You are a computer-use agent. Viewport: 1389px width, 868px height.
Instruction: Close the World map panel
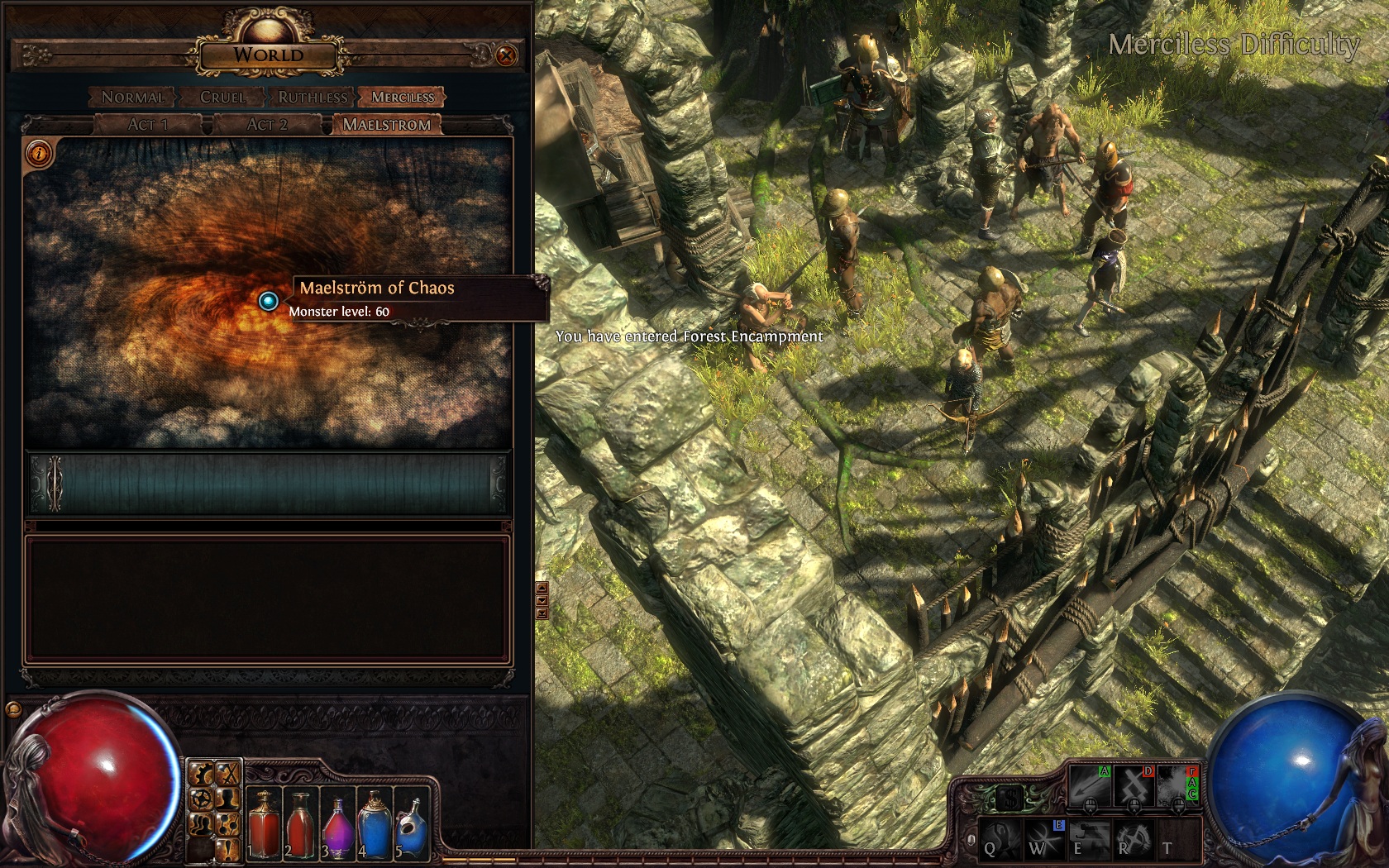[506, 55]
